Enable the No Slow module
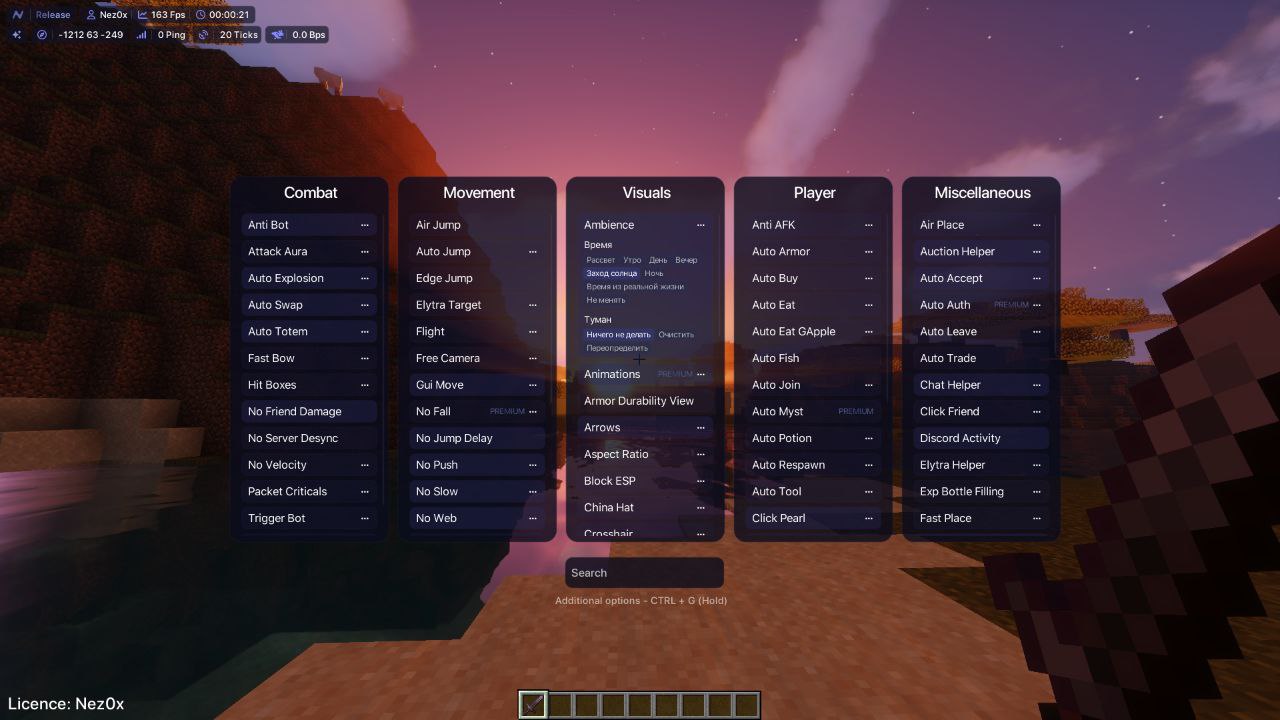 click(437, 492)
